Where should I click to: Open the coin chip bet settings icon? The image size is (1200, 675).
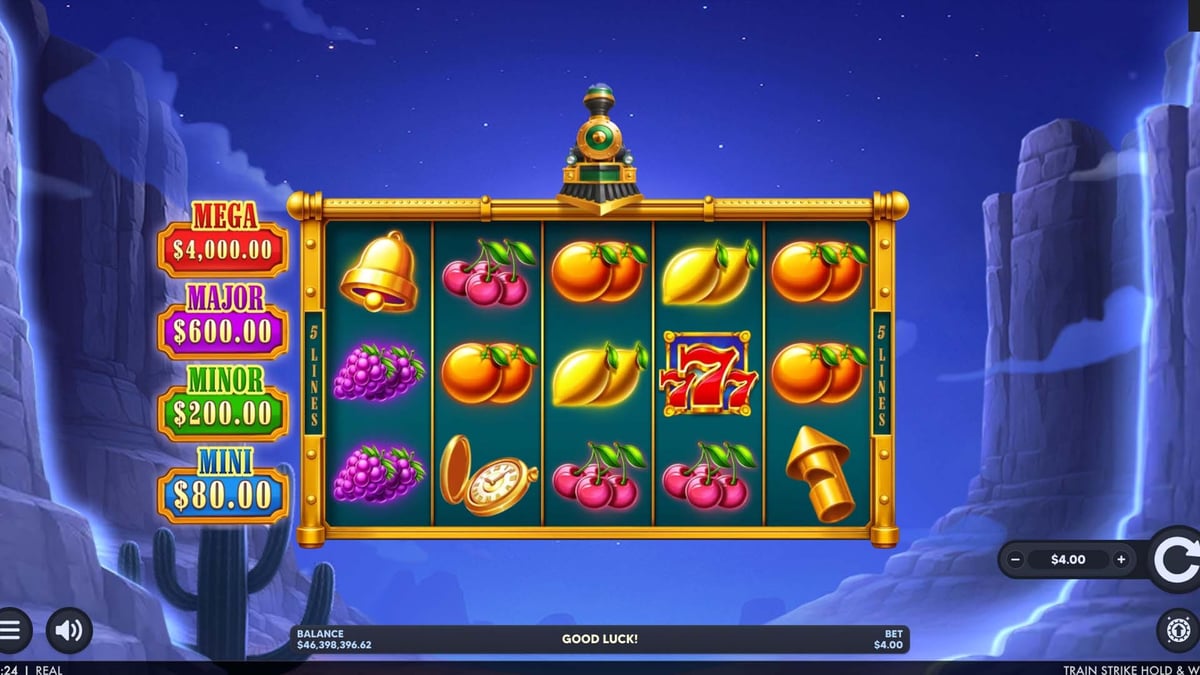tap(1178, 631)
